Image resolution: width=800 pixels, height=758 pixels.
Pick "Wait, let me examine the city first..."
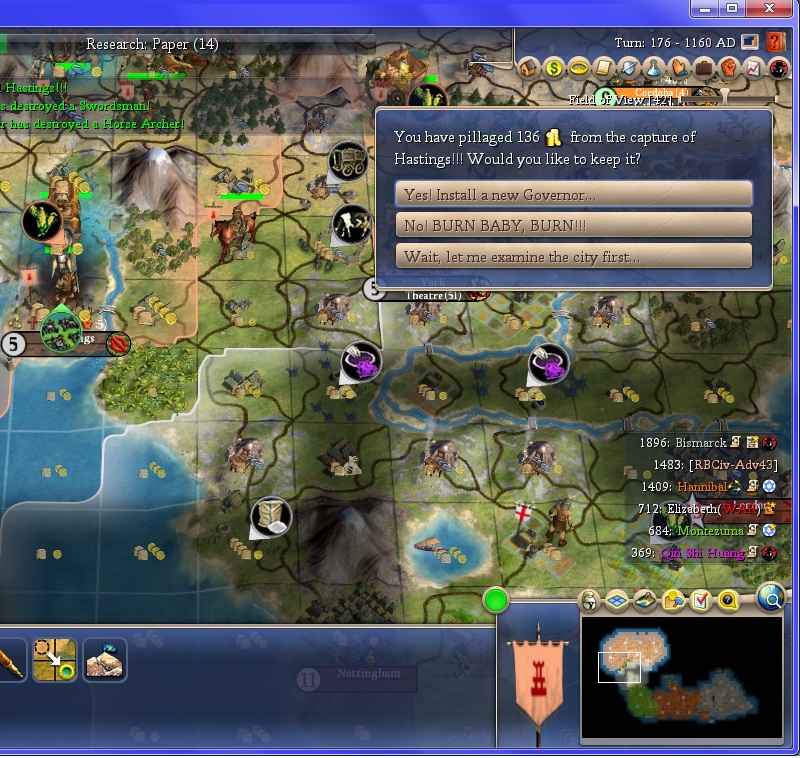(x=574, y=256)
